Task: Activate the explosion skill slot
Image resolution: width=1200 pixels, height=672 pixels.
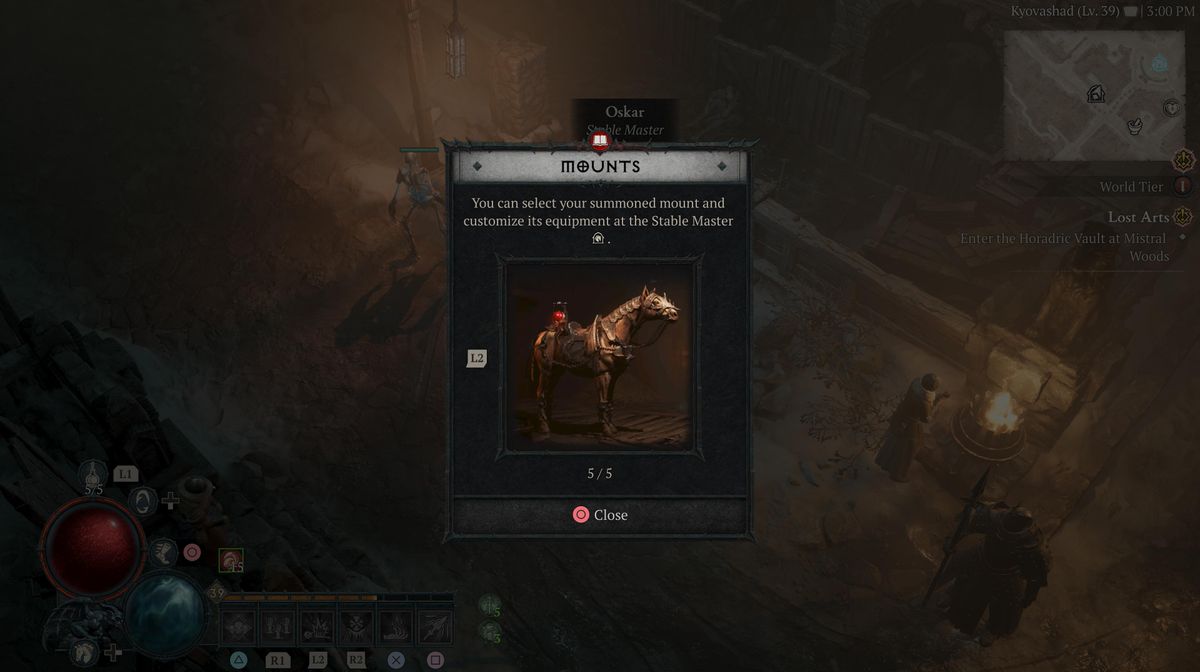Action: (x=318, y=627)
